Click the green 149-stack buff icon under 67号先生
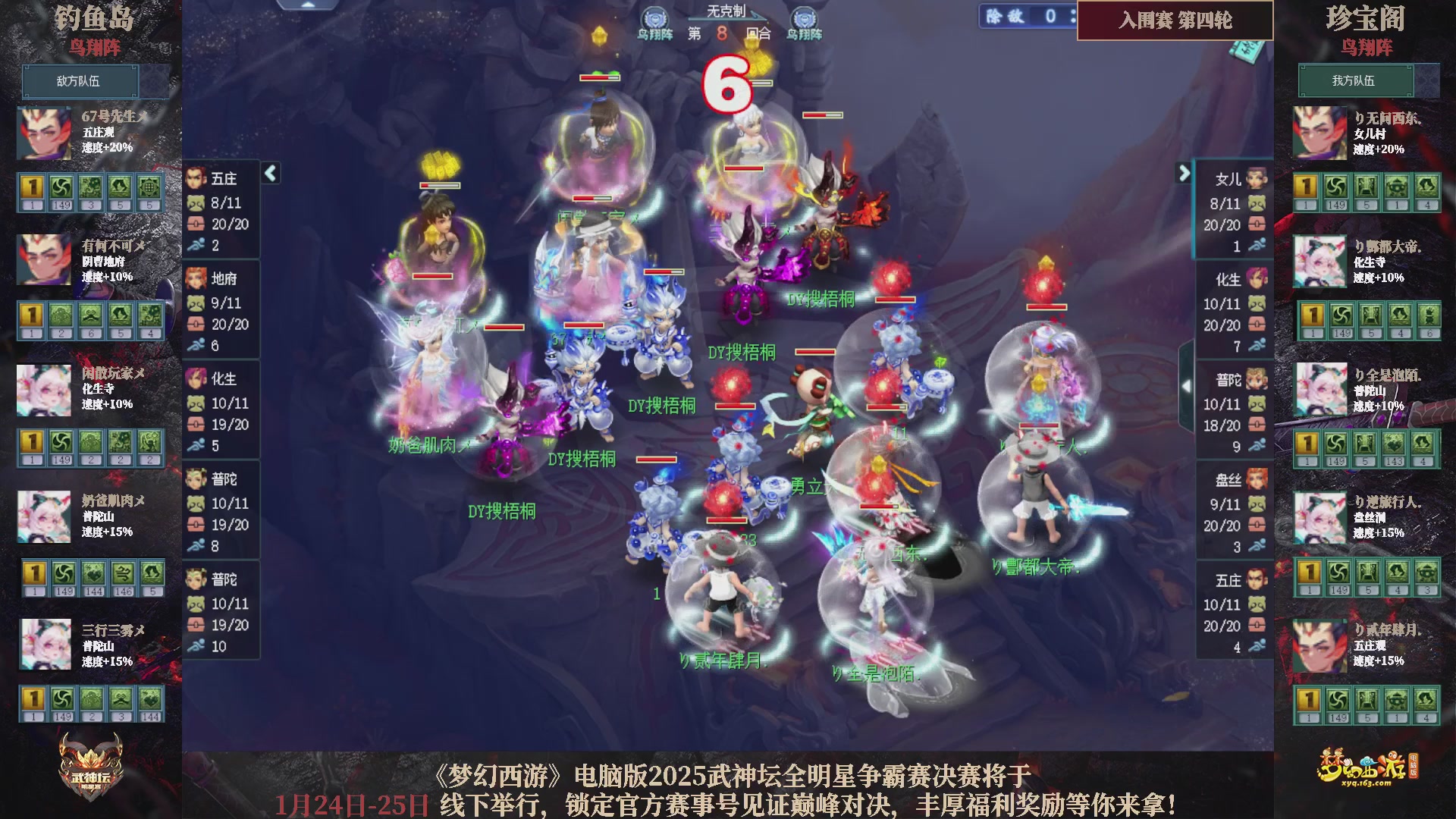 pos(62,187)
